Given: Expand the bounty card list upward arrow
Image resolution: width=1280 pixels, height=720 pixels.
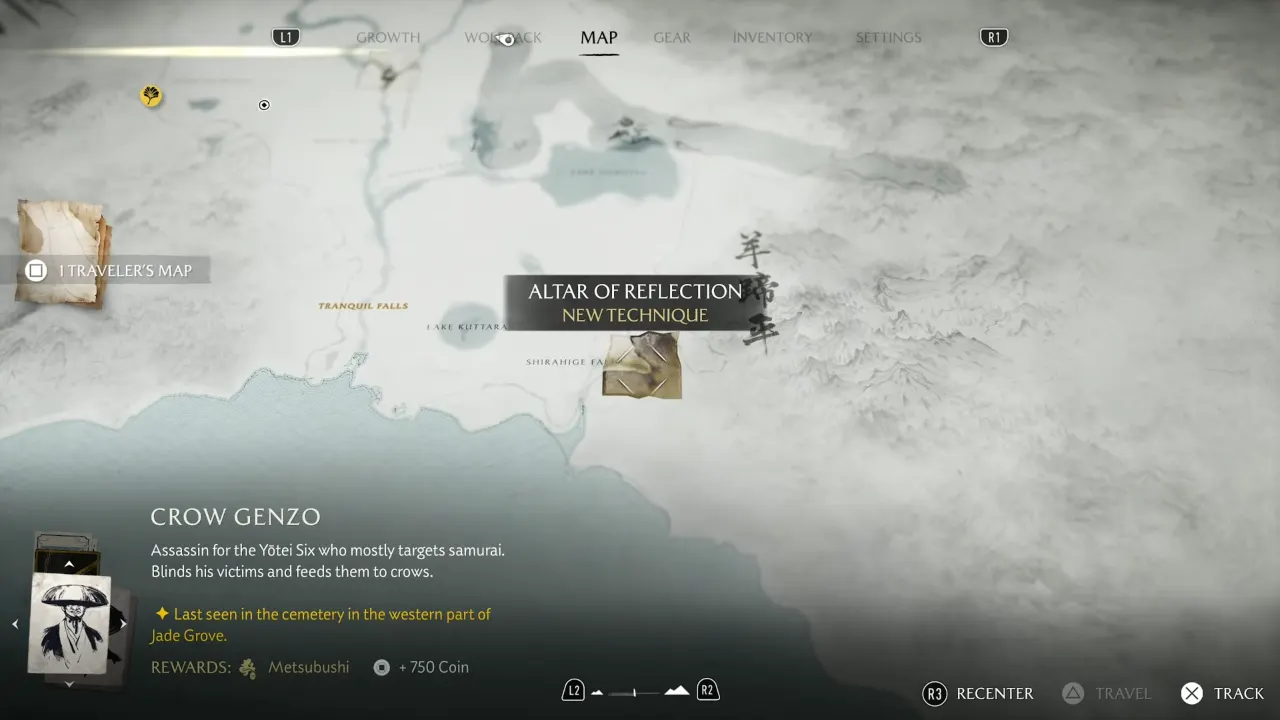Looking at the screenshot, I should pos(68,563).
